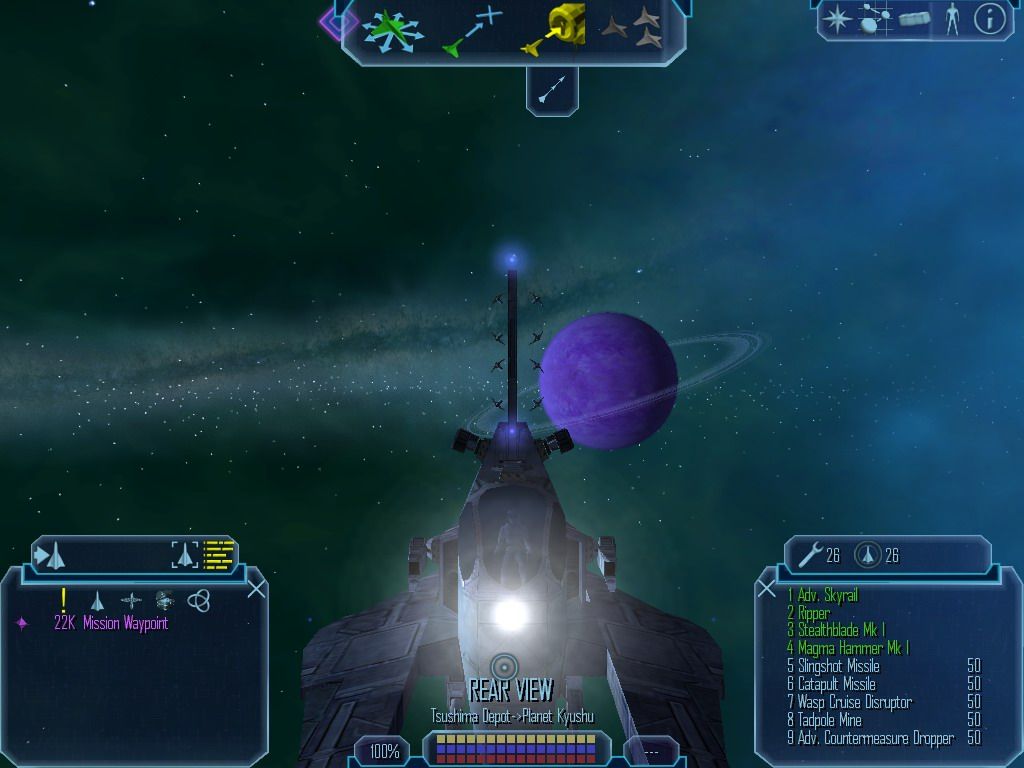The image size is (1024, 768).
Task: Close the weapons list panel
Action: point(767,589)
